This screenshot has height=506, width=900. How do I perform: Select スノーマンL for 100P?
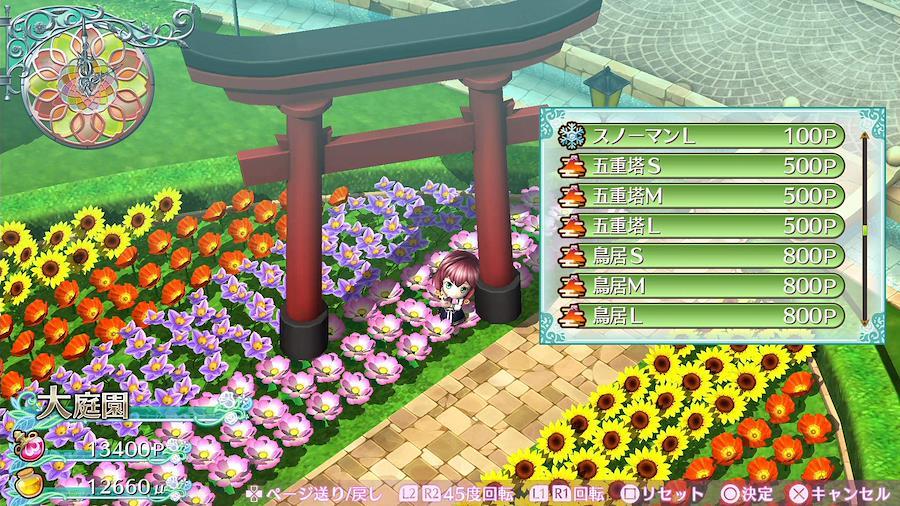[700, 136]
